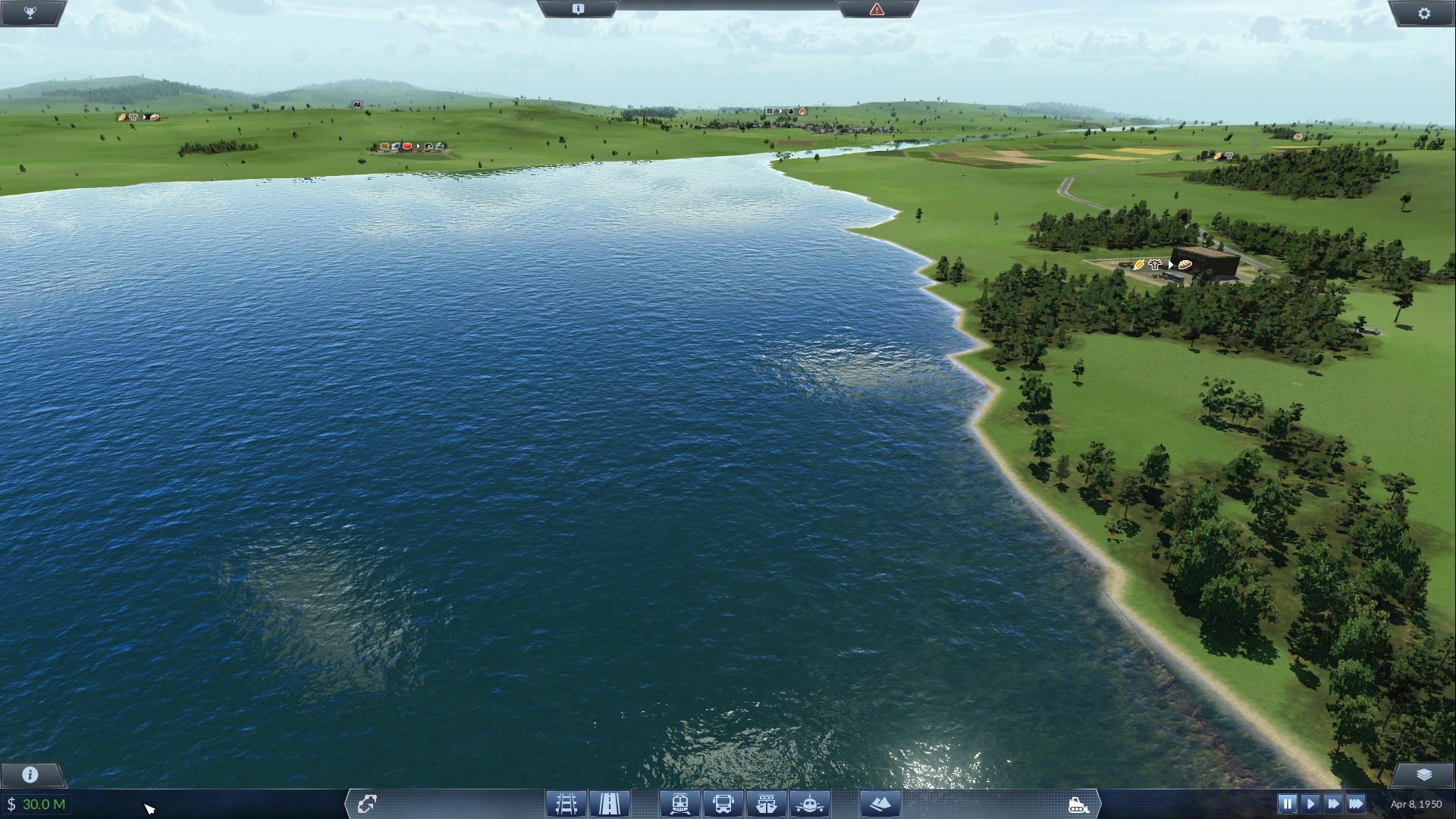Open the line manager route icon
Image resolution: width=1456 pixels, height=819 pixels.
(x=367, y=803)
